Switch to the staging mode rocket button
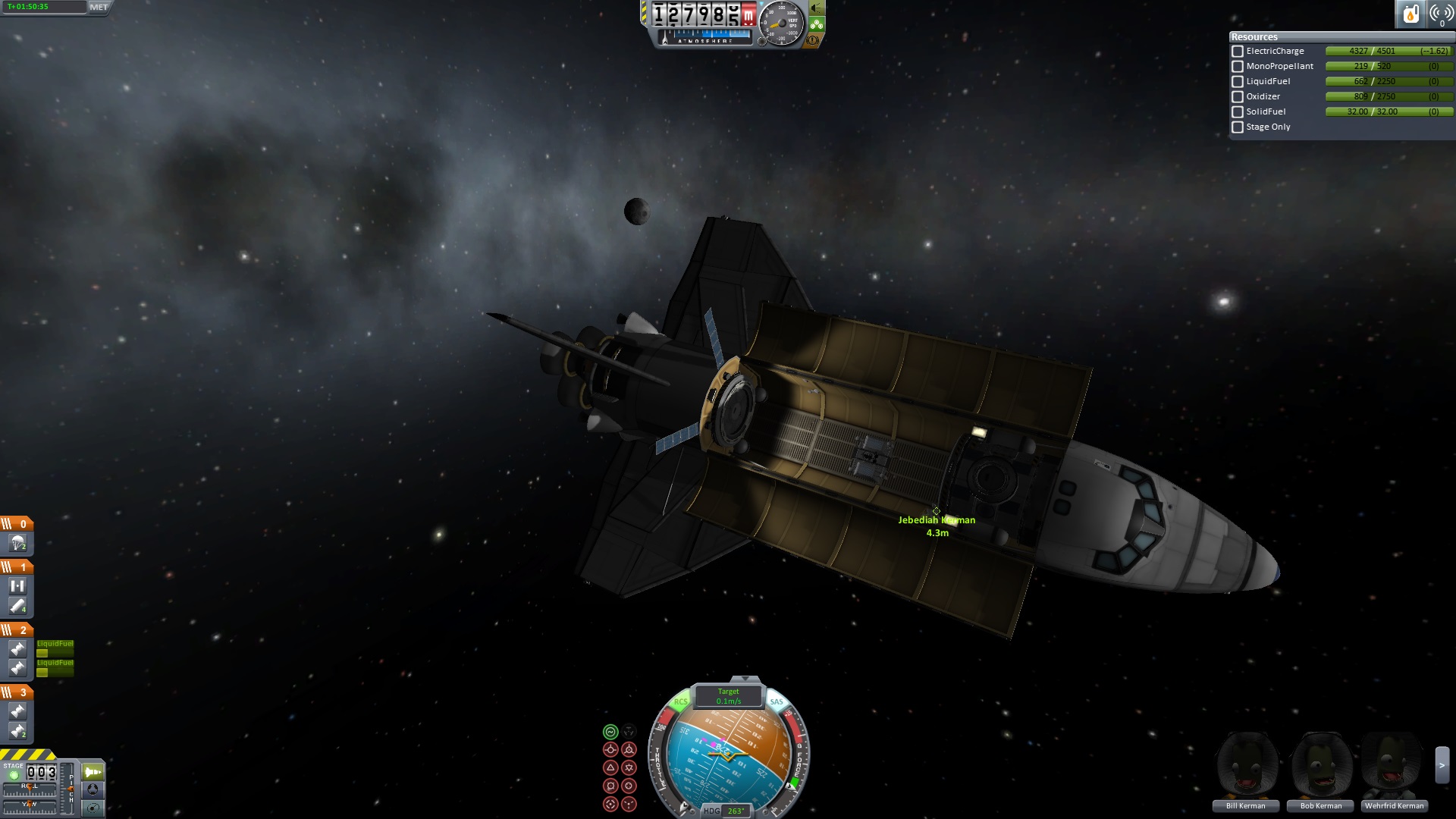1456x819 pixels. click(x=93, y=772)
